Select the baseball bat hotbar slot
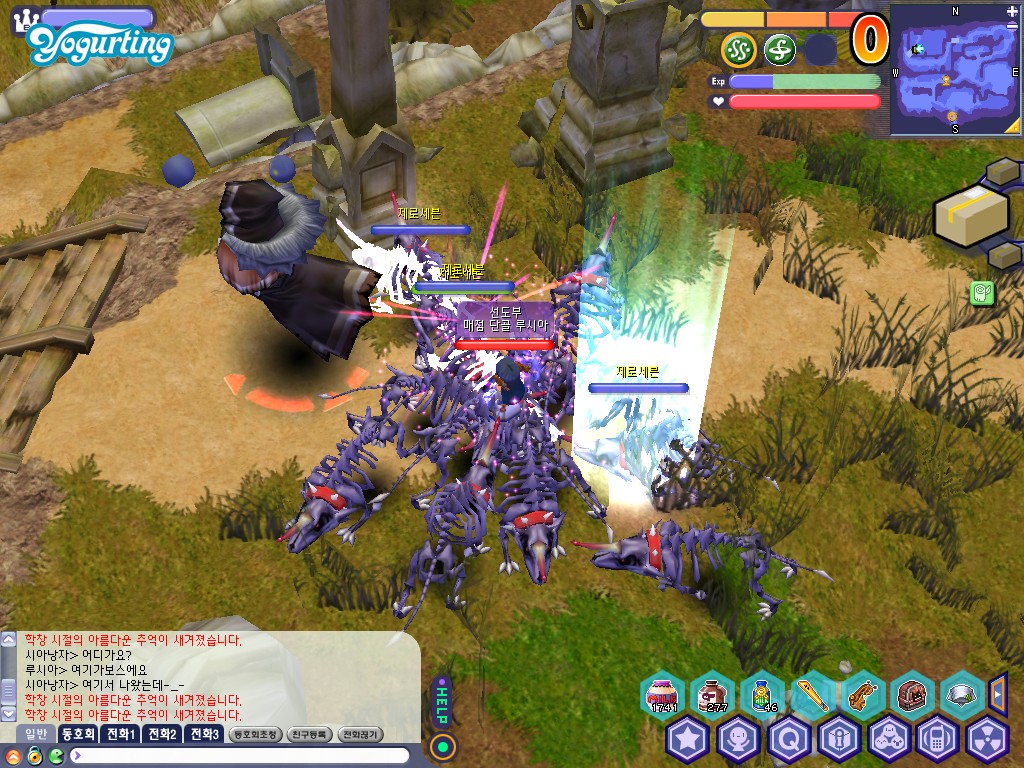The width and height of the screenshot is (1024, 768). tap(812, 694)
